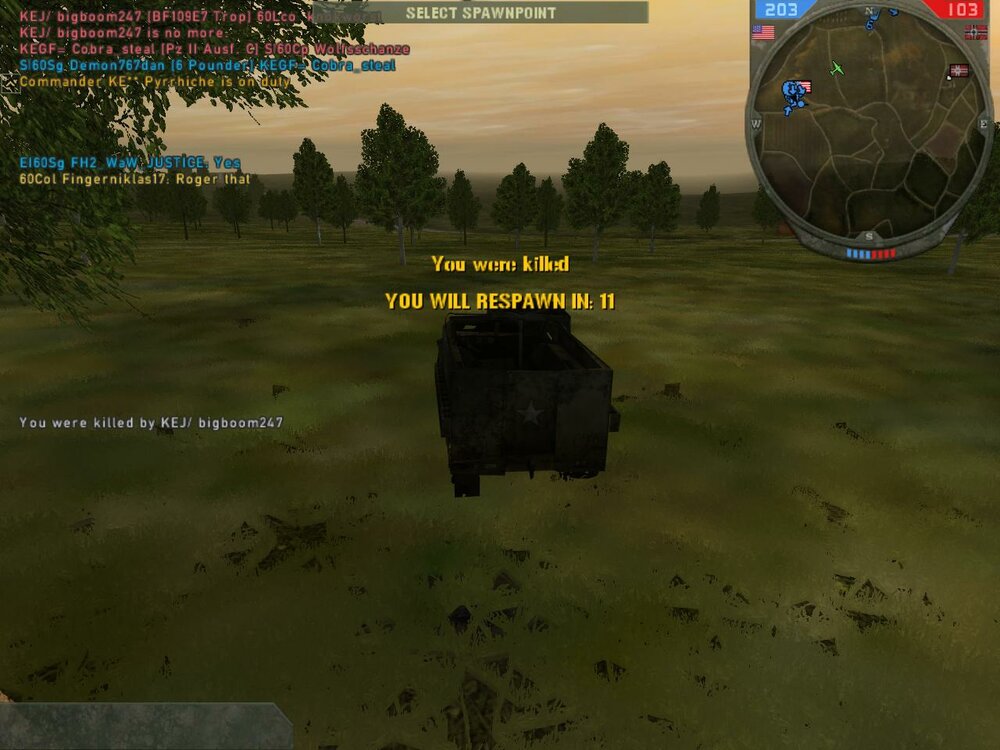
Task: Select the American flag spawnpoint on minimap
Action: click(x=805, y=87)
